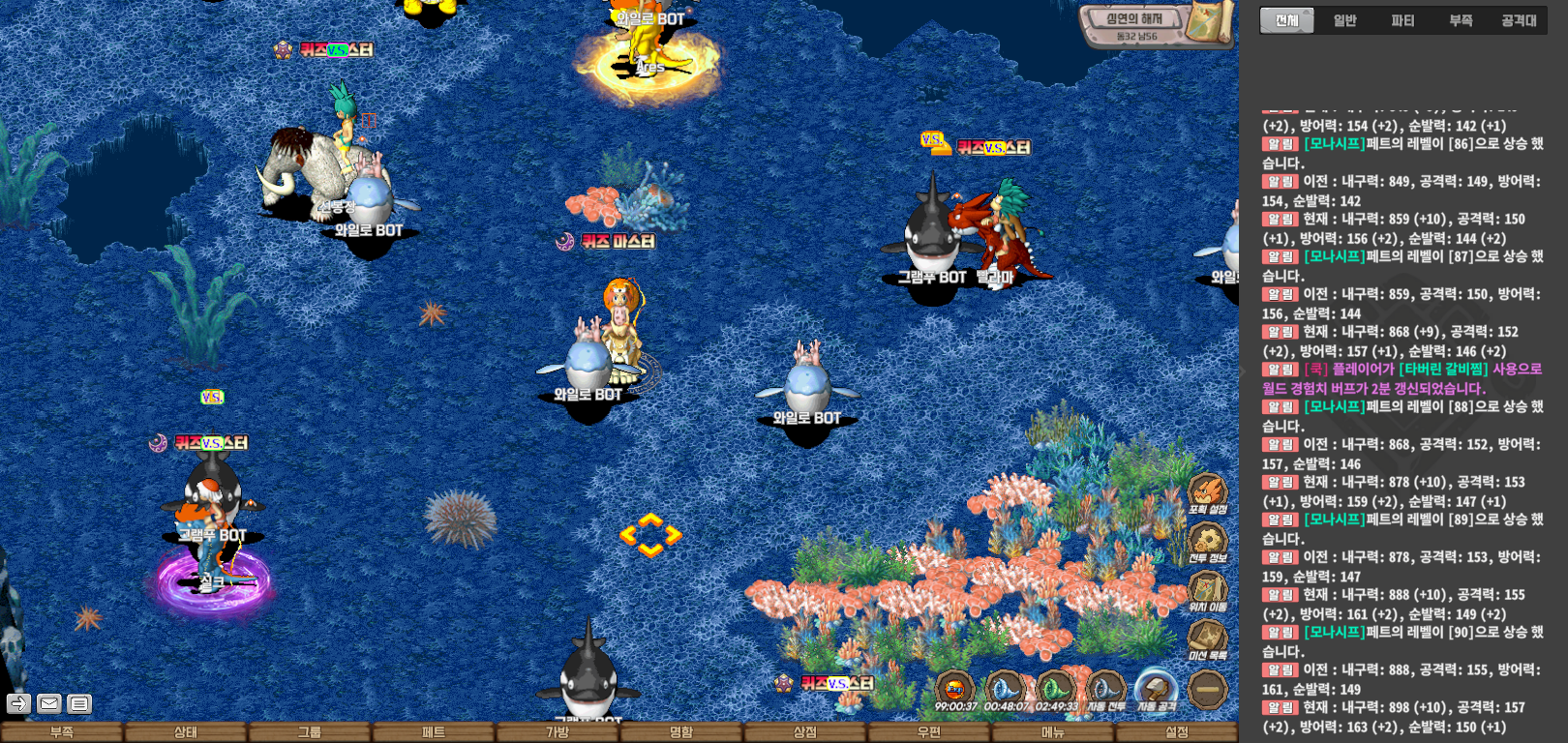1568x743 pixels.
Task: Open the 설정 settings menu
Action: [x=1177, y=732]
